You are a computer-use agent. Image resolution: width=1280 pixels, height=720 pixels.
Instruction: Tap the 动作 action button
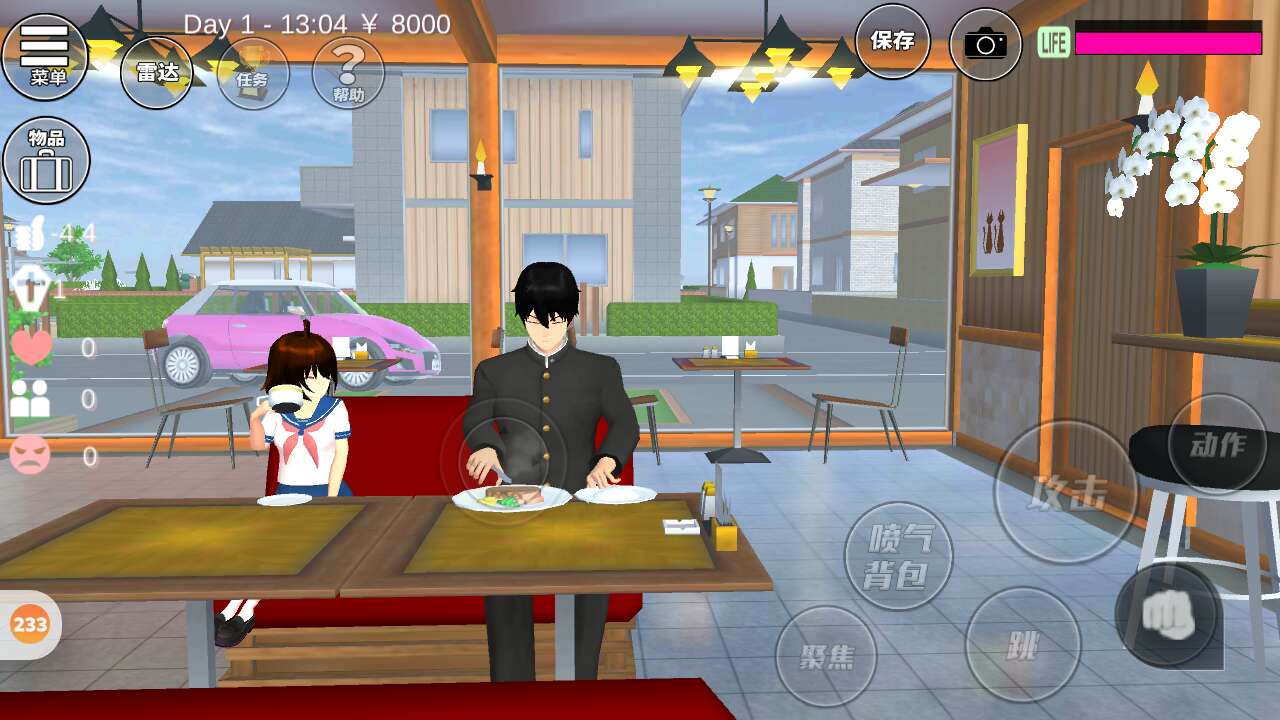[1217, 444]
